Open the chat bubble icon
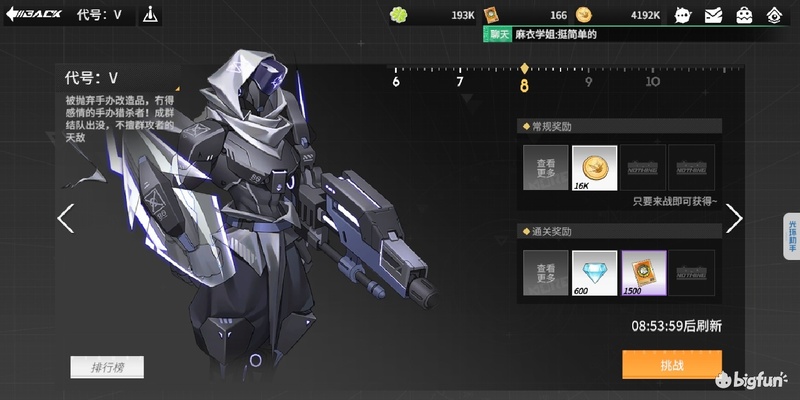This screenshot has height=400, width=800. [683, 15]
